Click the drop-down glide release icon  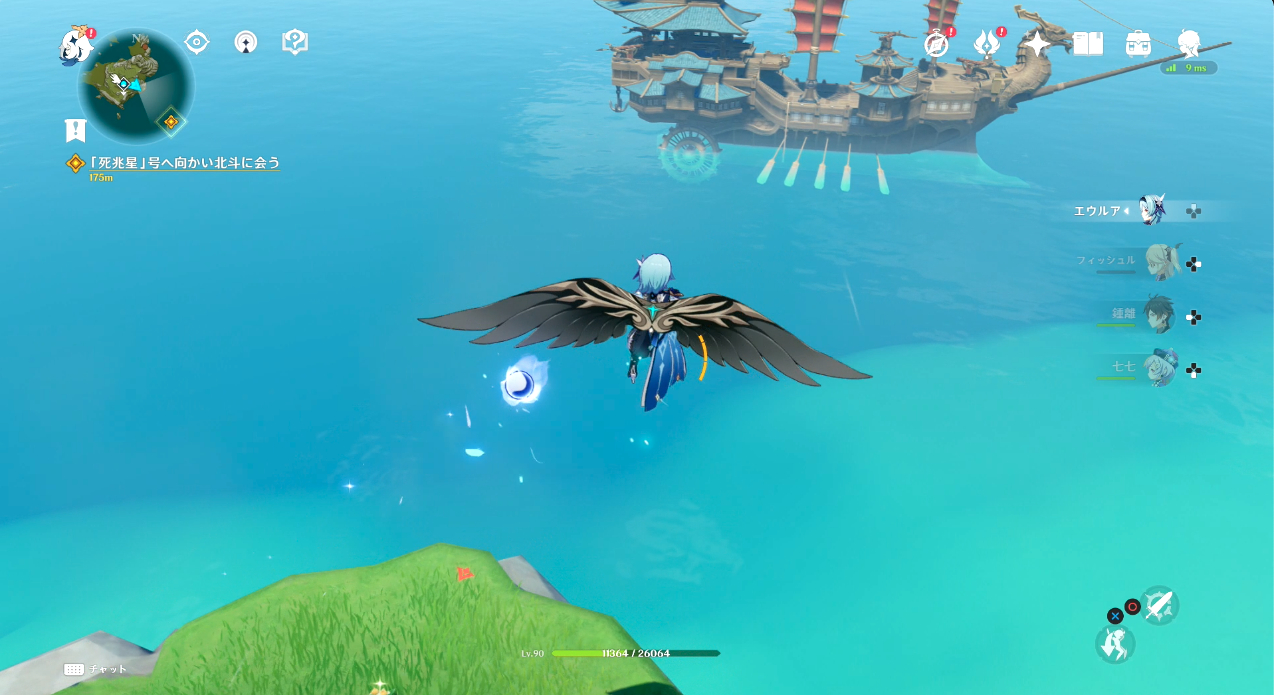point(1115,643)
